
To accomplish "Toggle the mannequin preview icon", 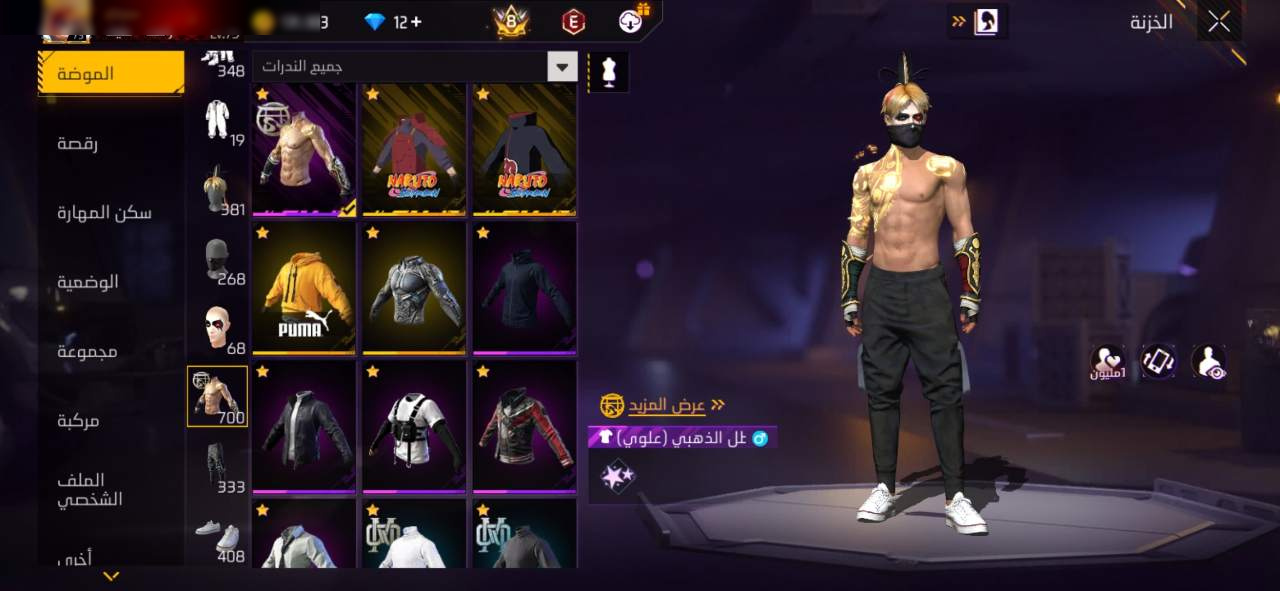I will (608, 72).
